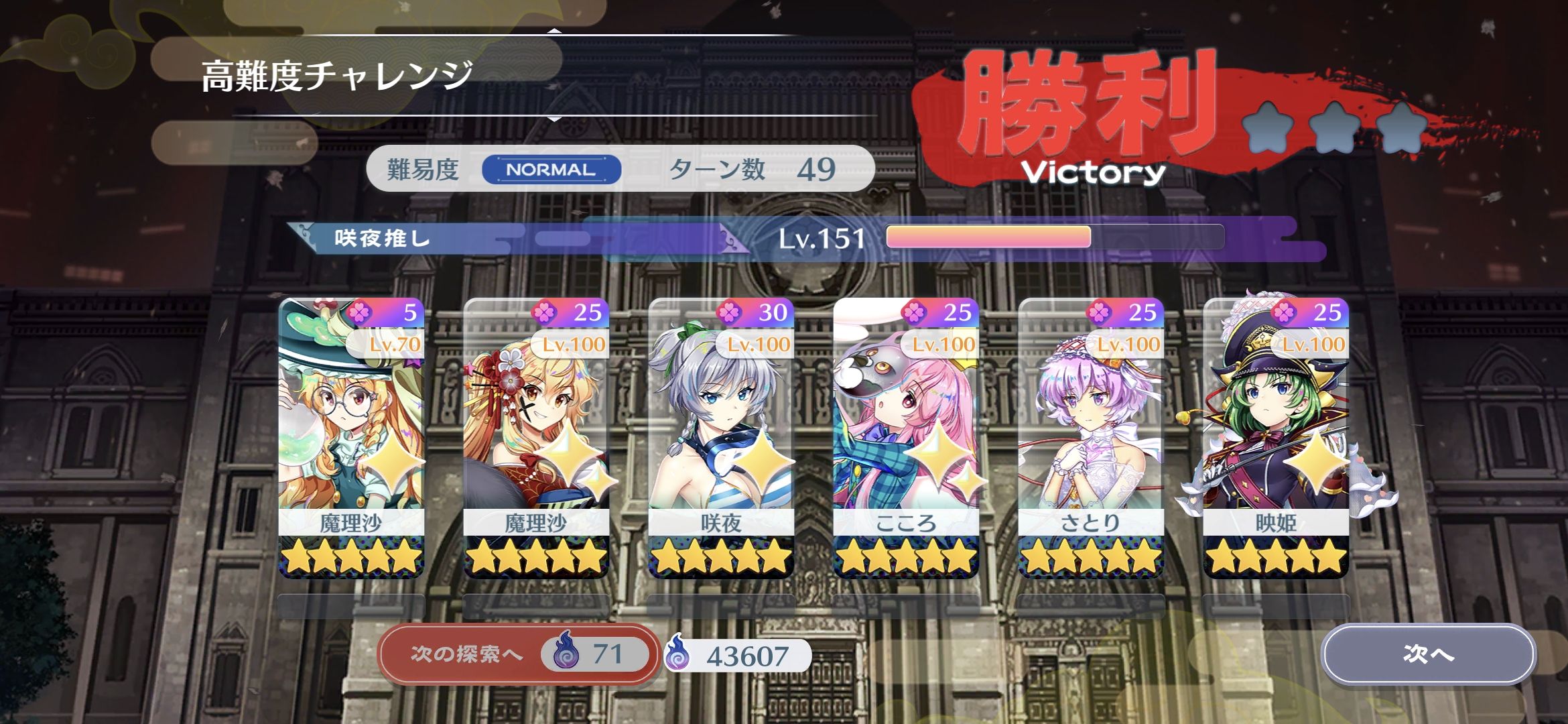Screen dimensions: 1568x724
Task: Open the 咲夜推し player name banner
Action: [379, 238]
